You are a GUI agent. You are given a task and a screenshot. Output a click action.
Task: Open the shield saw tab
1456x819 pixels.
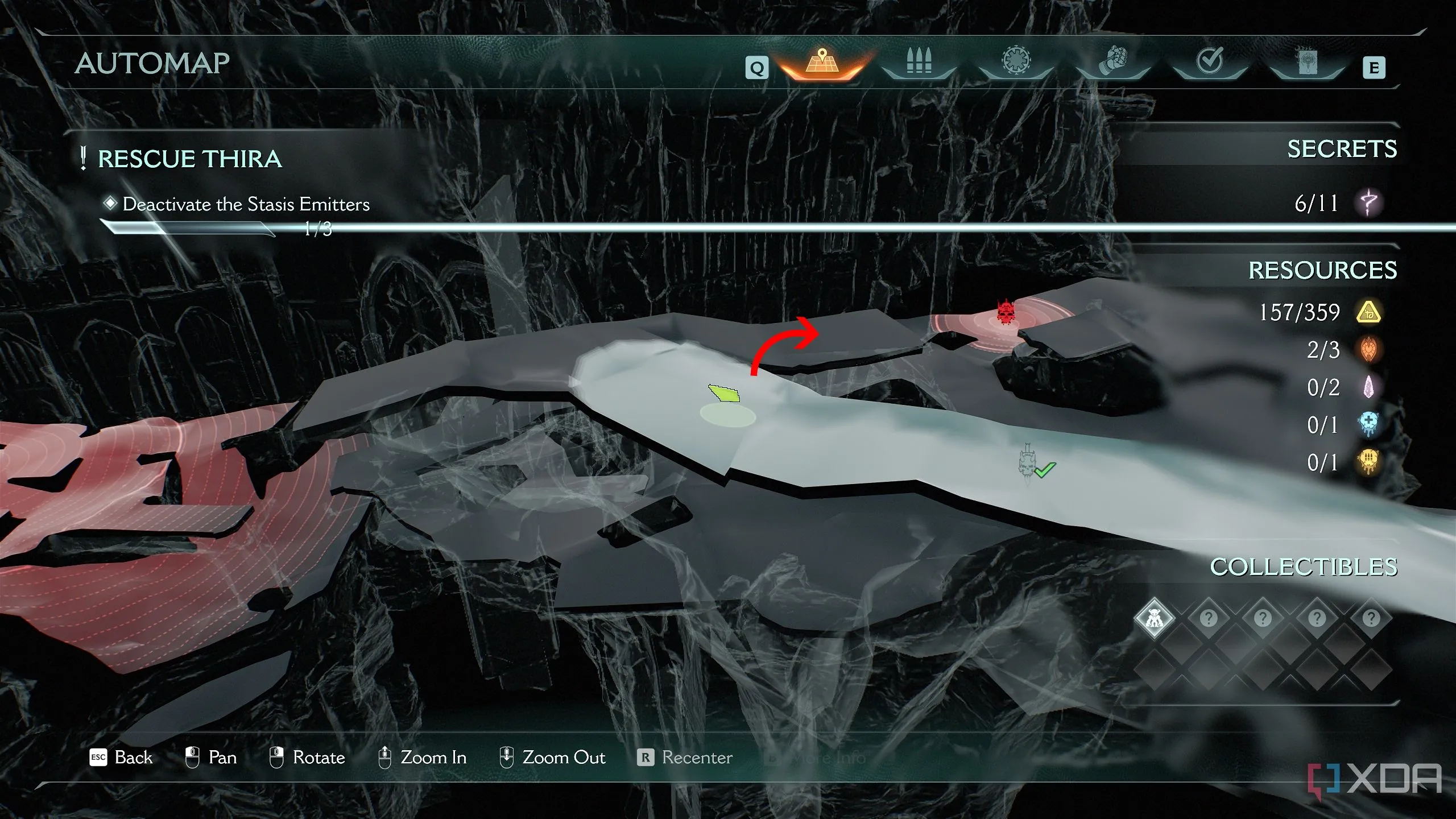click(x=1016, y=60)
